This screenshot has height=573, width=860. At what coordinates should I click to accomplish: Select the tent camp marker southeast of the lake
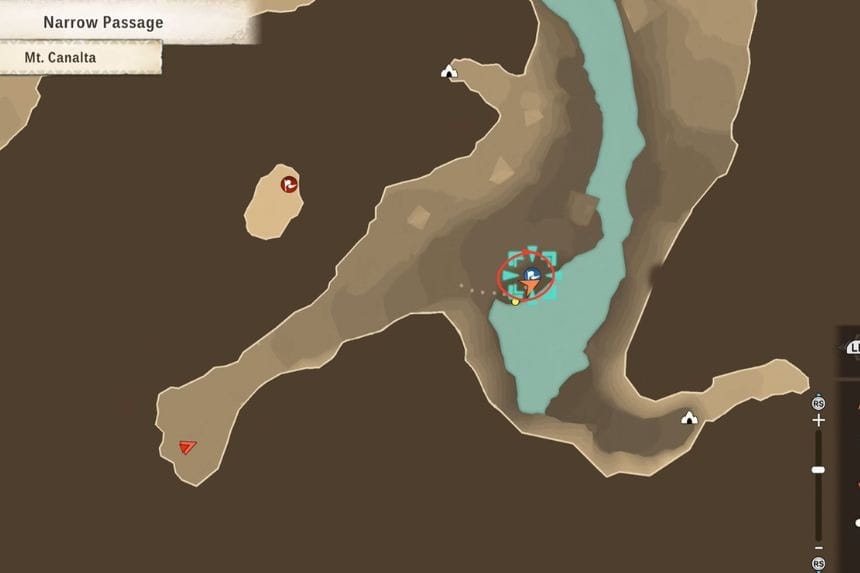pos(689,417)
